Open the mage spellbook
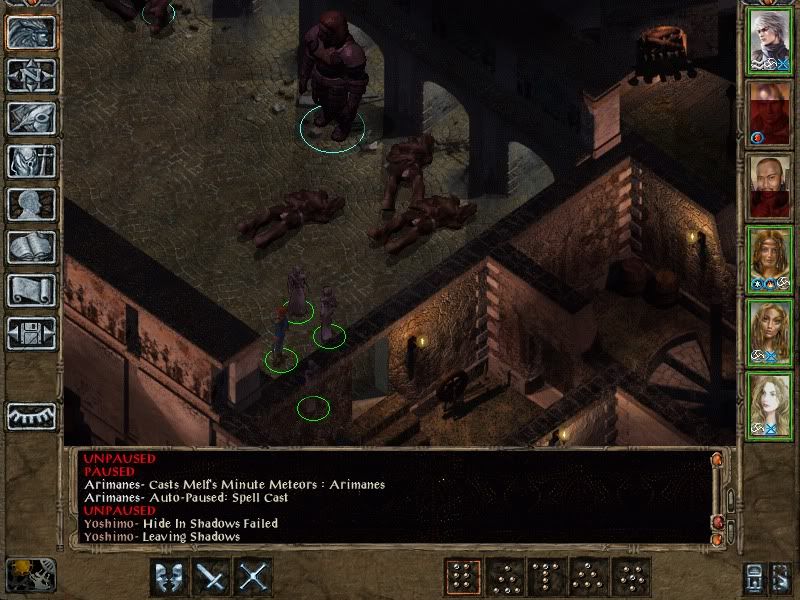The height and width of the screenshot is (600, 800). pos(31,247)
